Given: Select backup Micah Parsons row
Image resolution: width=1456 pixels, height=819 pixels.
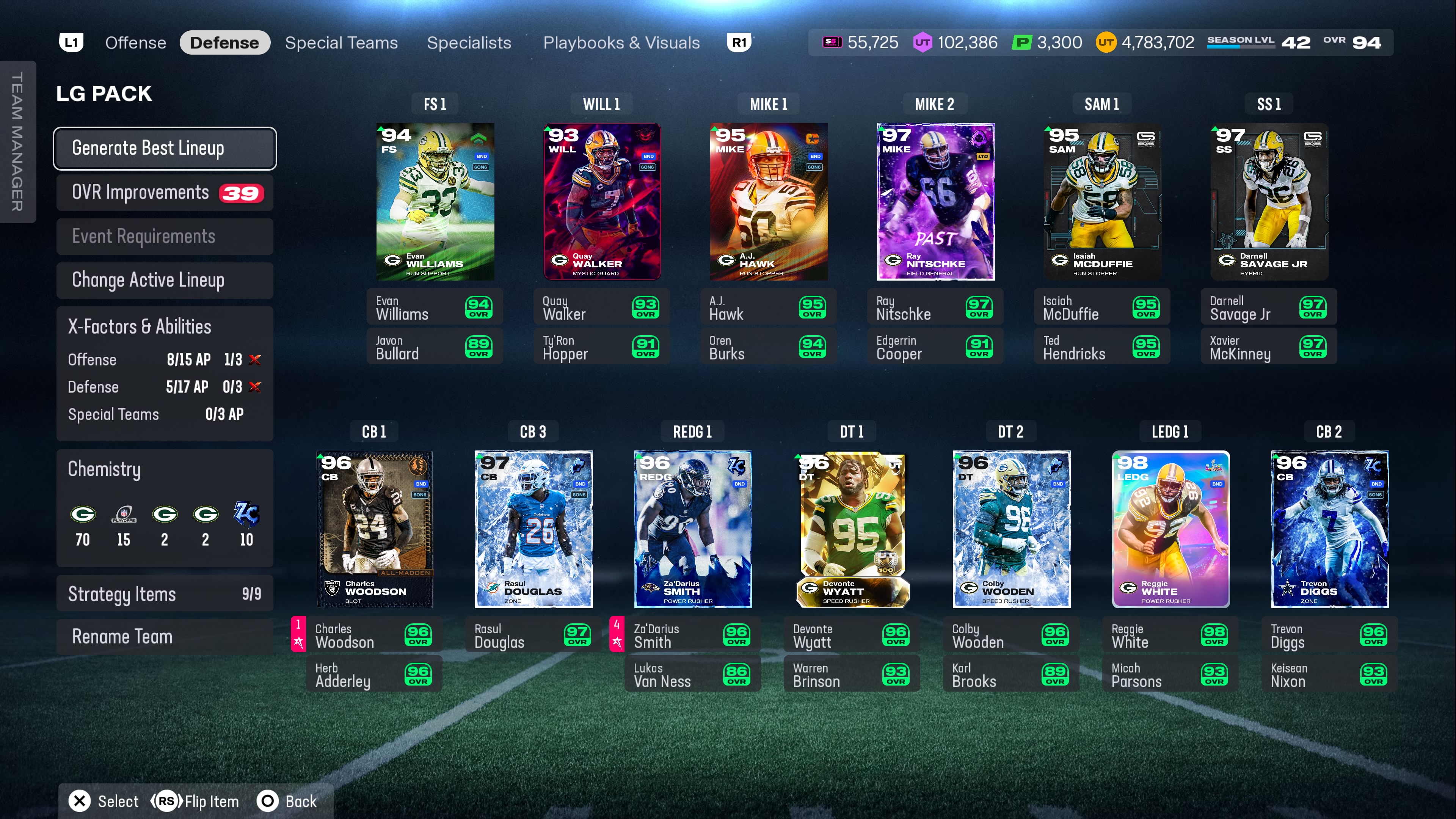Looking at the screenshot, I should [x=1169, y=675].
